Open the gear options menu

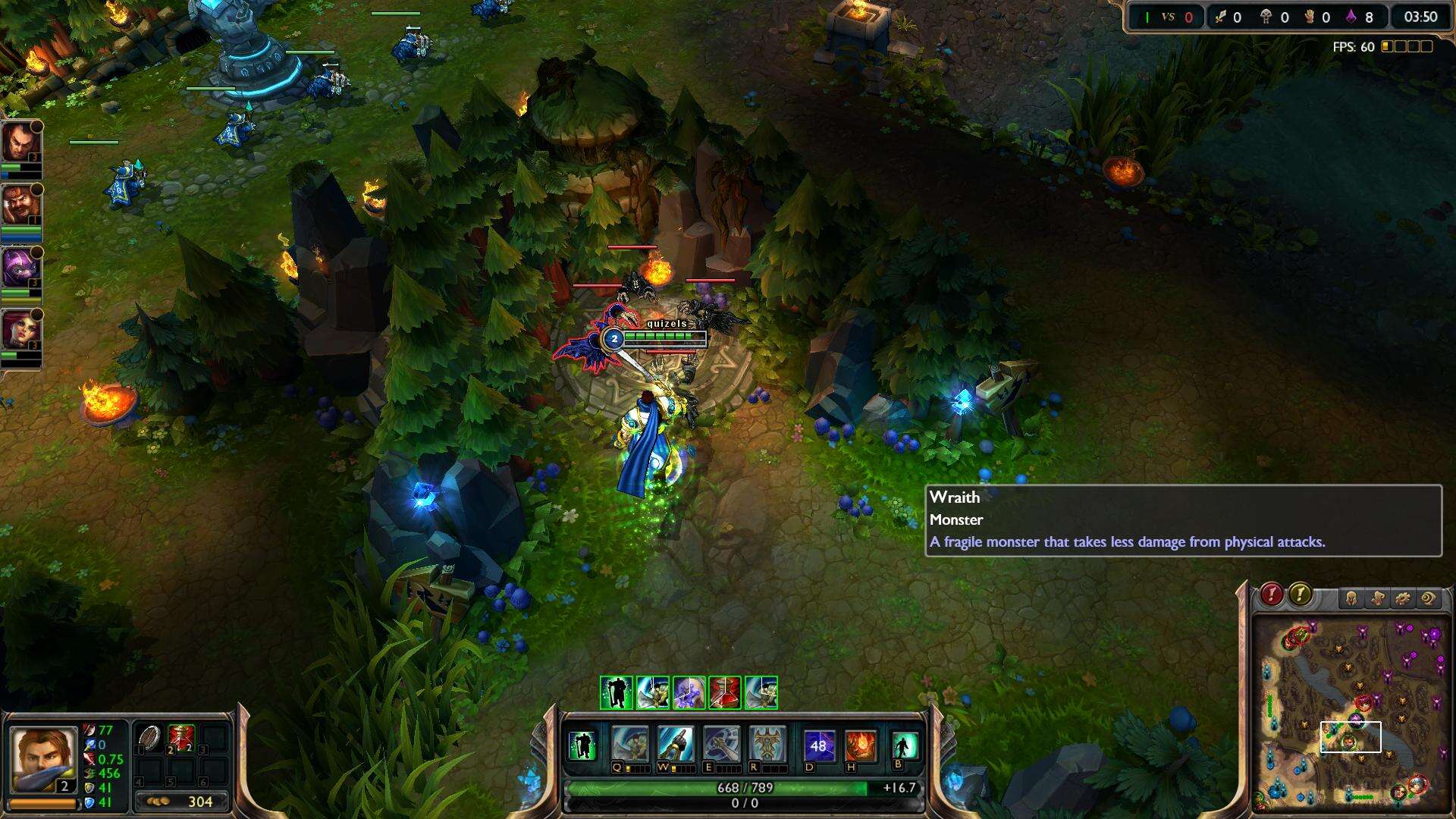1403,599
